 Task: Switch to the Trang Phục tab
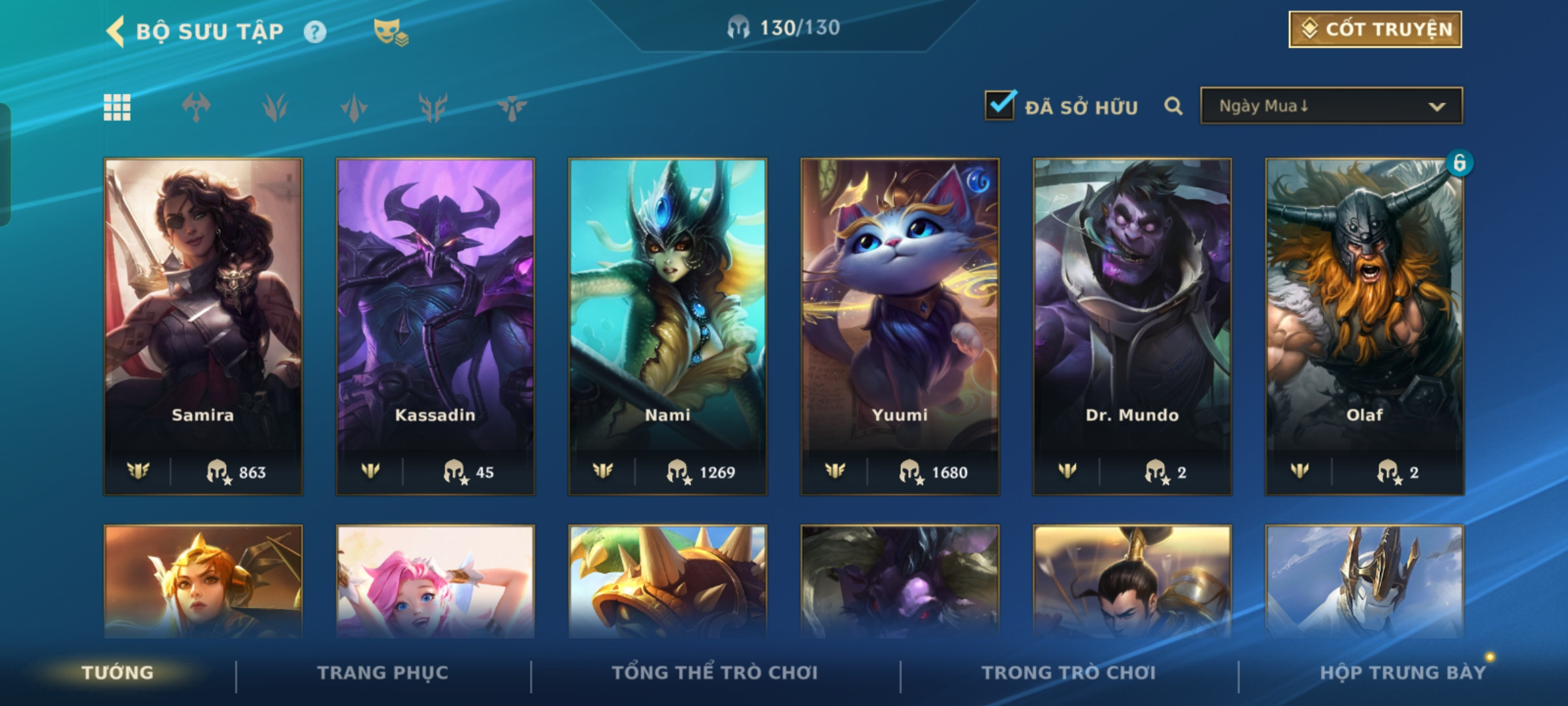click(x=383, y=673)
